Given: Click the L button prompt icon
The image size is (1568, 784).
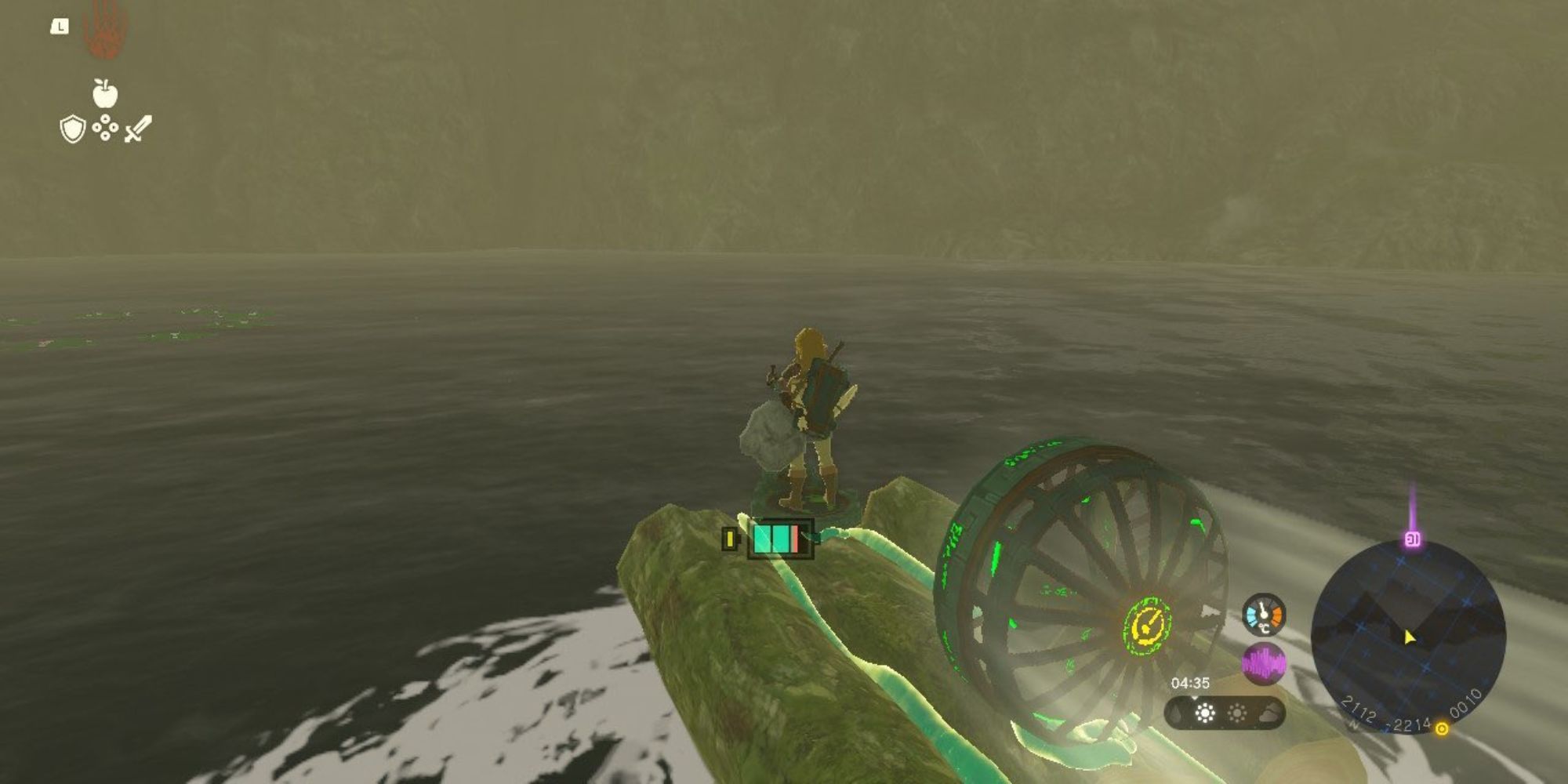Looking at the screenshot, I should point(60,27).
